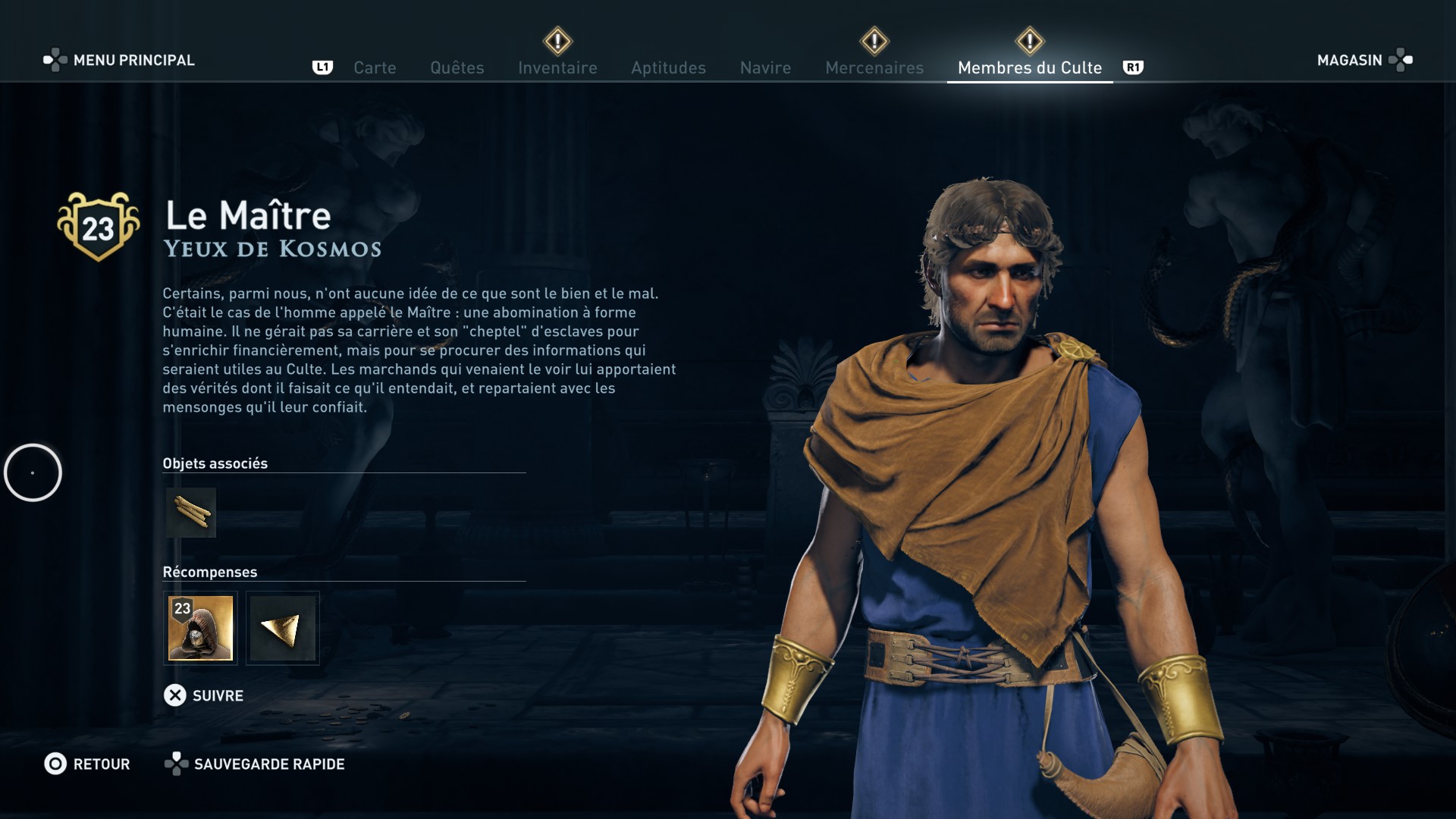Screen dimensions: 1456x819
Task: Show the Navire tab
Action: [765, 67]
